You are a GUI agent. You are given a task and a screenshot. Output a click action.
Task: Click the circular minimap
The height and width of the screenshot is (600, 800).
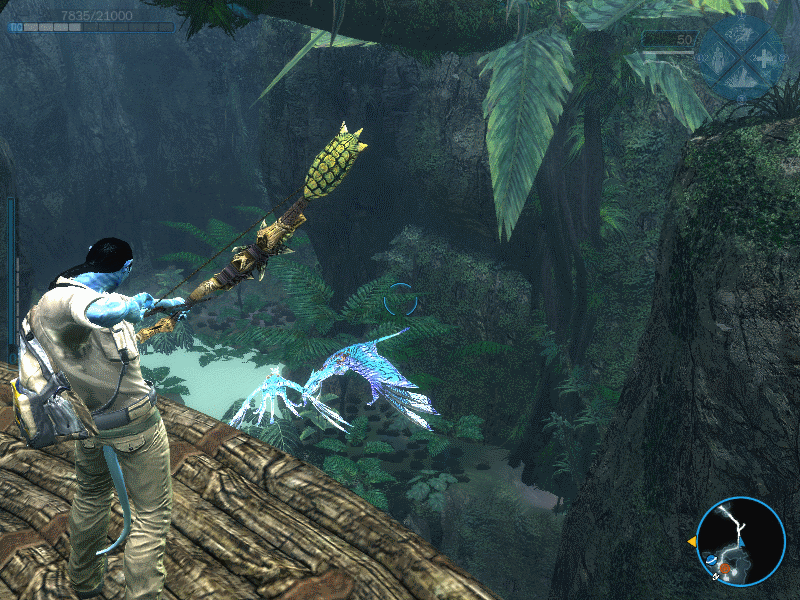[x=741, y=540]
